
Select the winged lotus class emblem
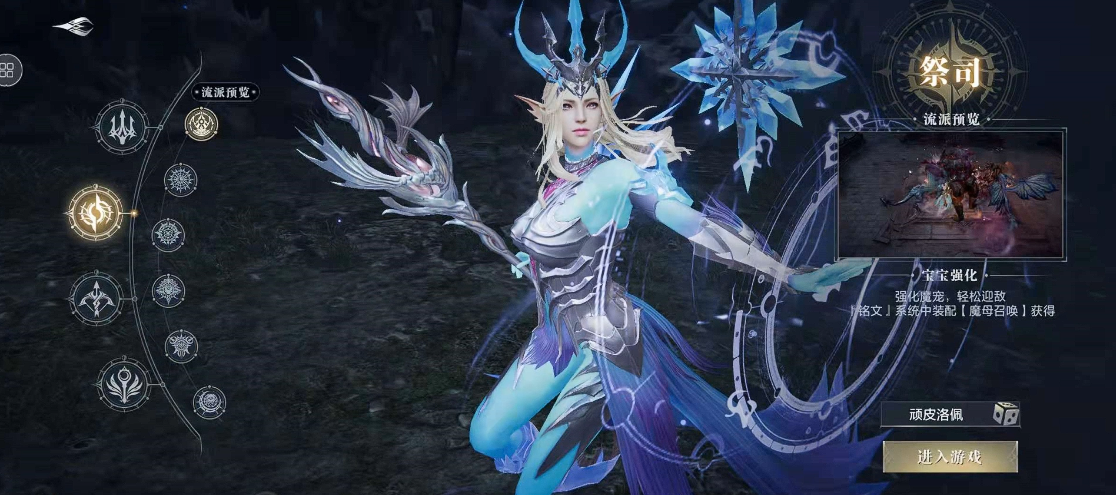[124, 383]
